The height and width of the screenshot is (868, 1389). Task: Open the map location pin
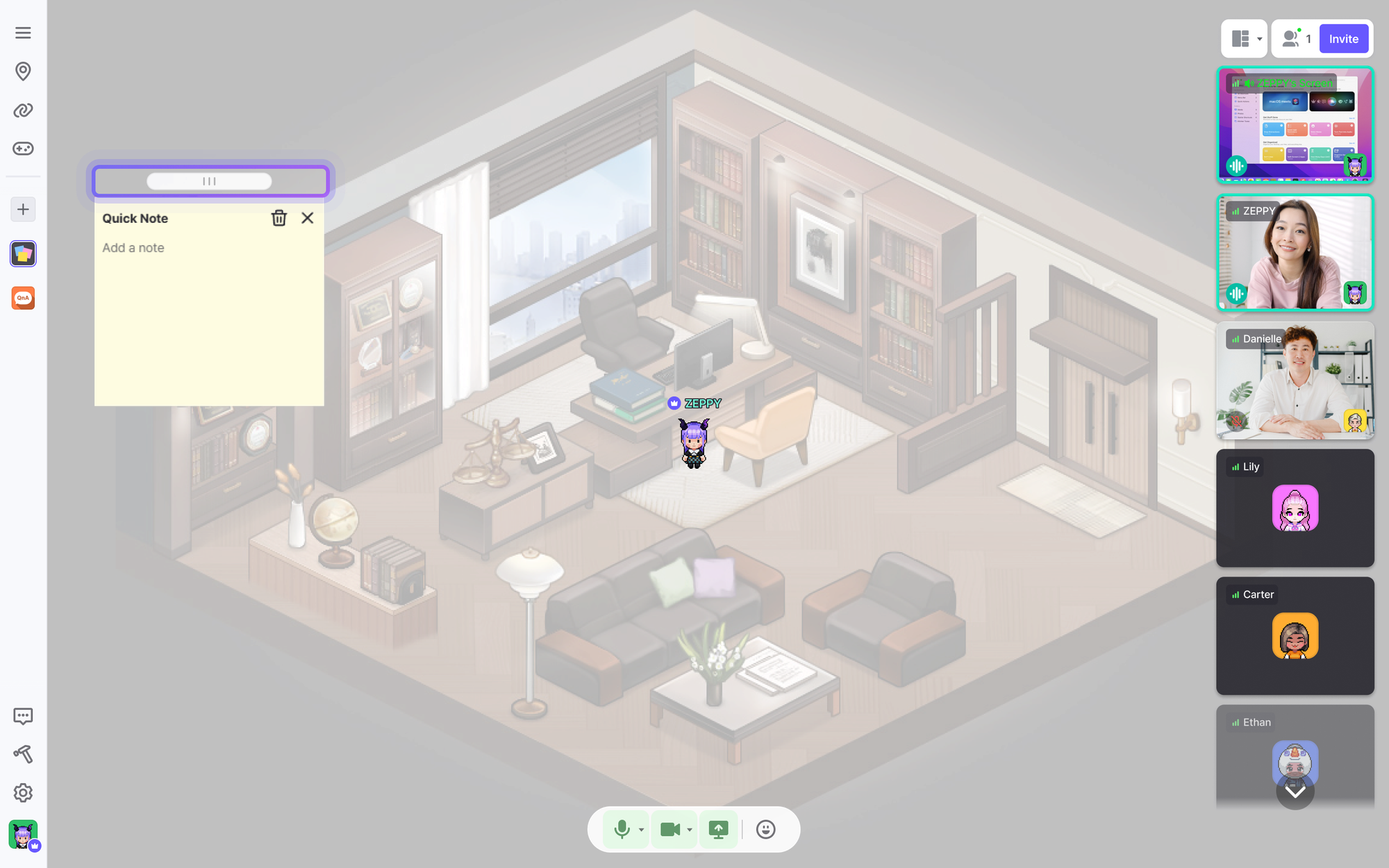coord(23,71)
